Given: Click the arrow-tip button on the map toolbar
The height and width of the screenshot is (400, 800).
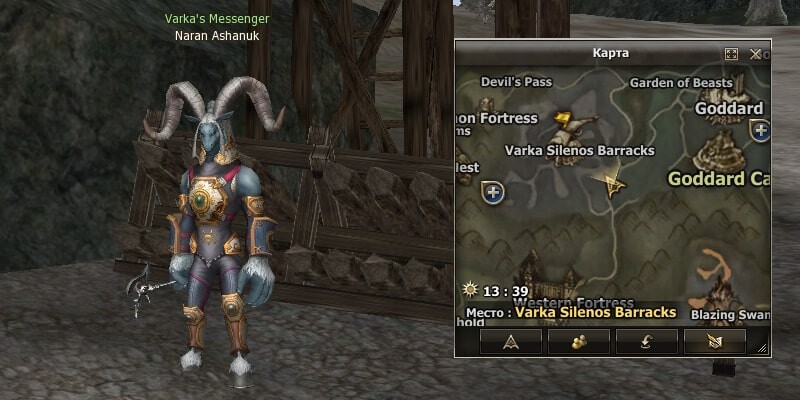Looking at the screenshot, I should tap(511, 341).
